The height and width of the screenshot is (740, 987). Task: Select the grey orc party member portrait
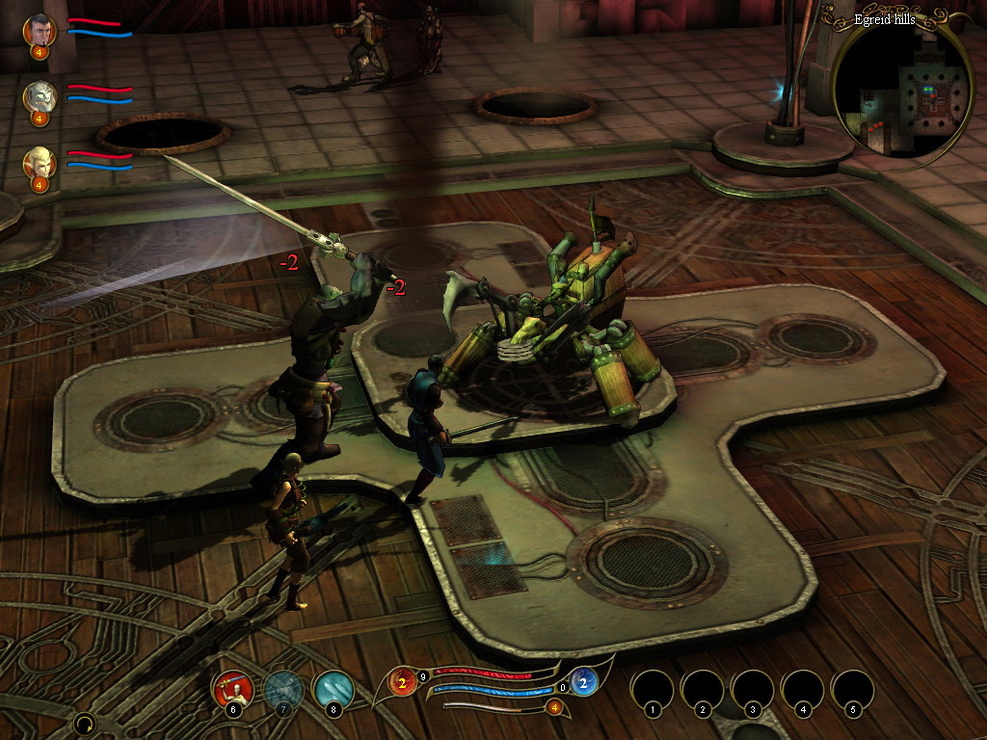click(x=39, y=97)
